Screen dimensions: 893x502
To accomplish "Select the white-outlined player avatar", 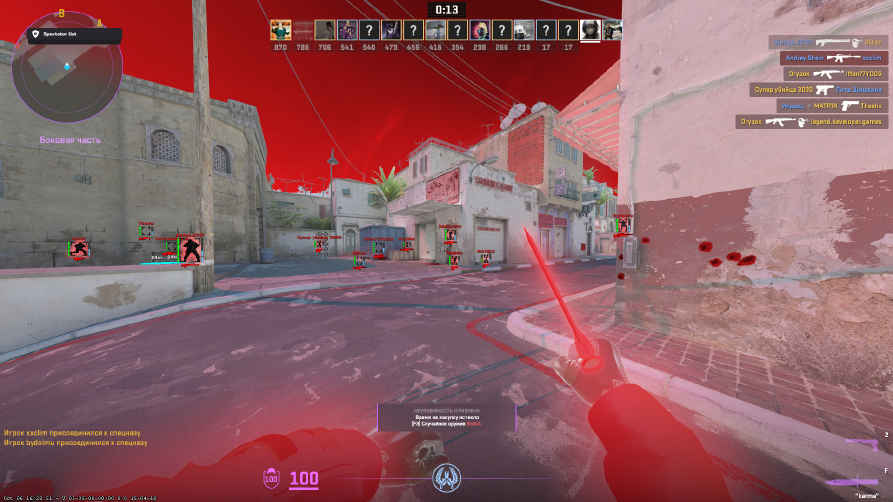I will [590, 30].
